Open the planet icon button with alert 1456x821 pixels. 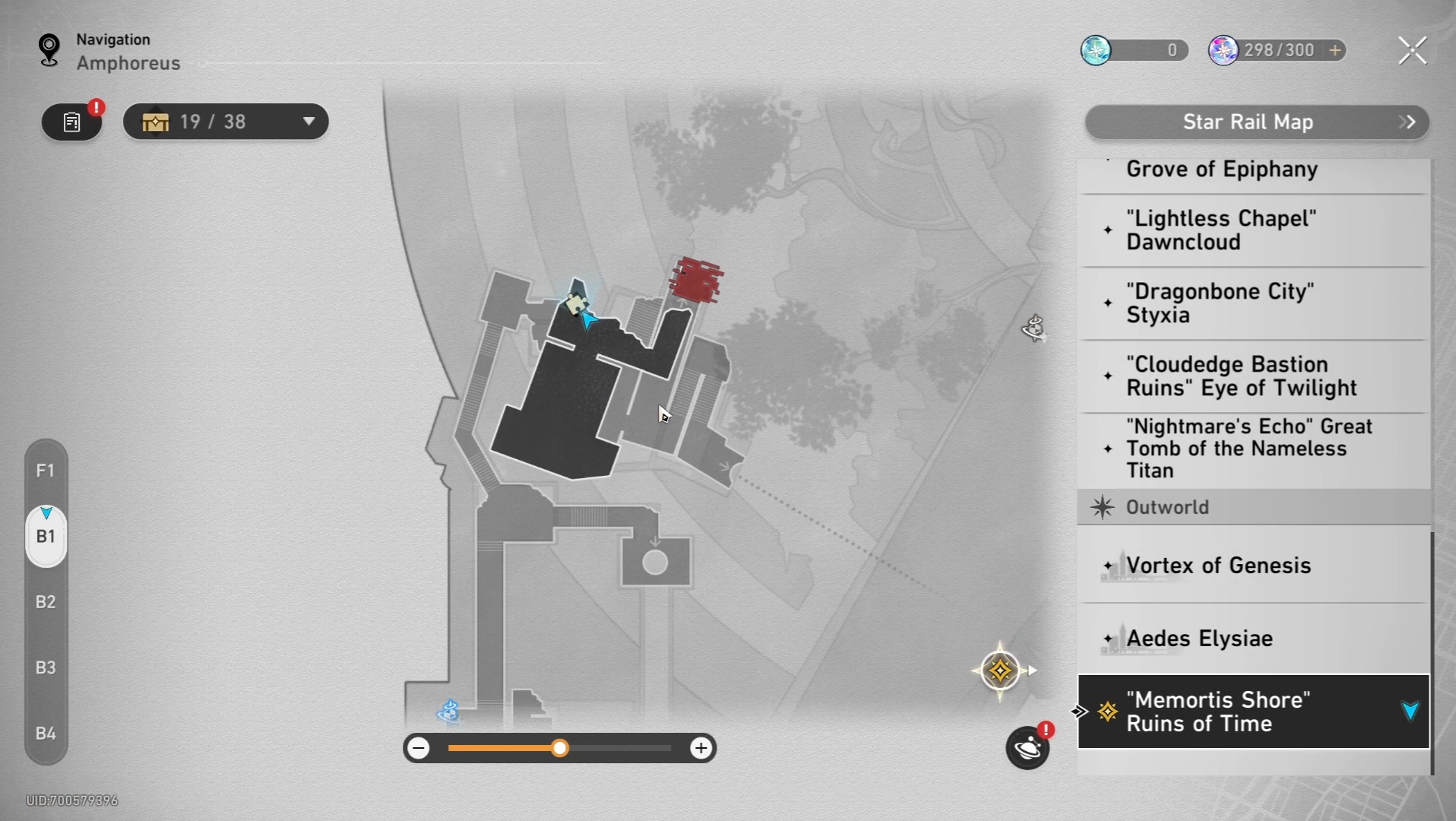[1027, 748]
